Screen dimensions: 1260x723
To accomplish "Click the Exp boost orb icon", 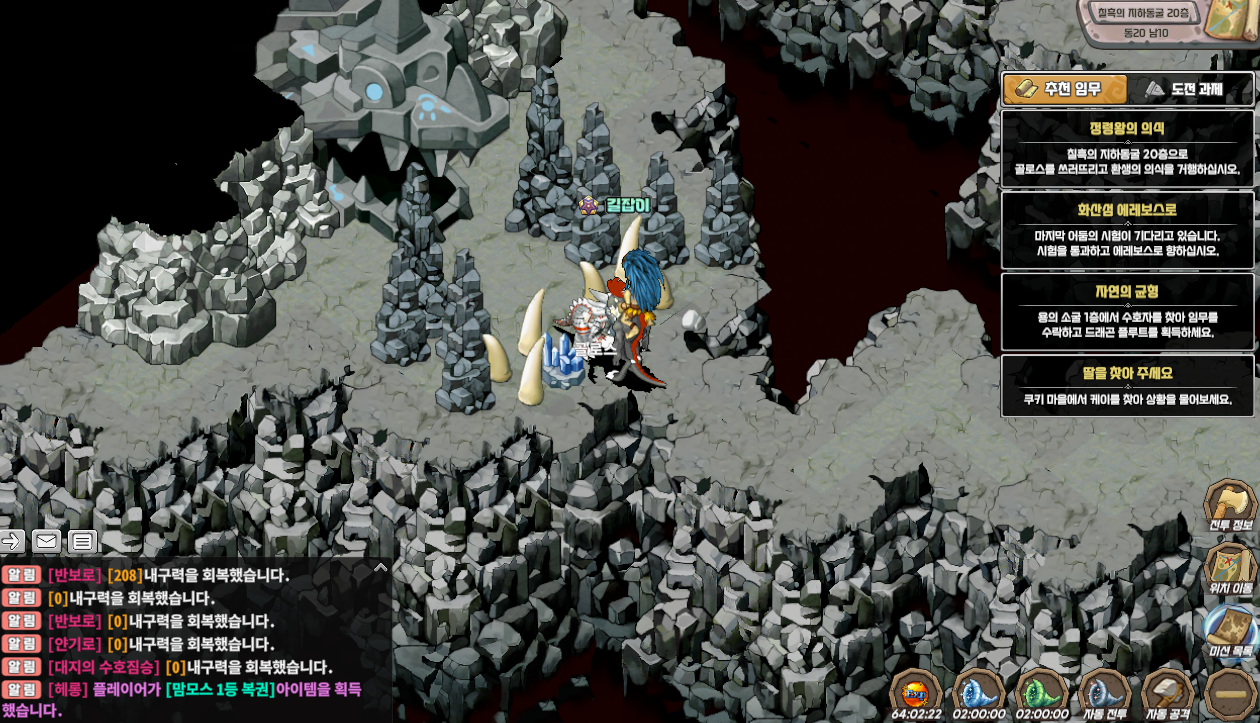I will tap(915, 692).
